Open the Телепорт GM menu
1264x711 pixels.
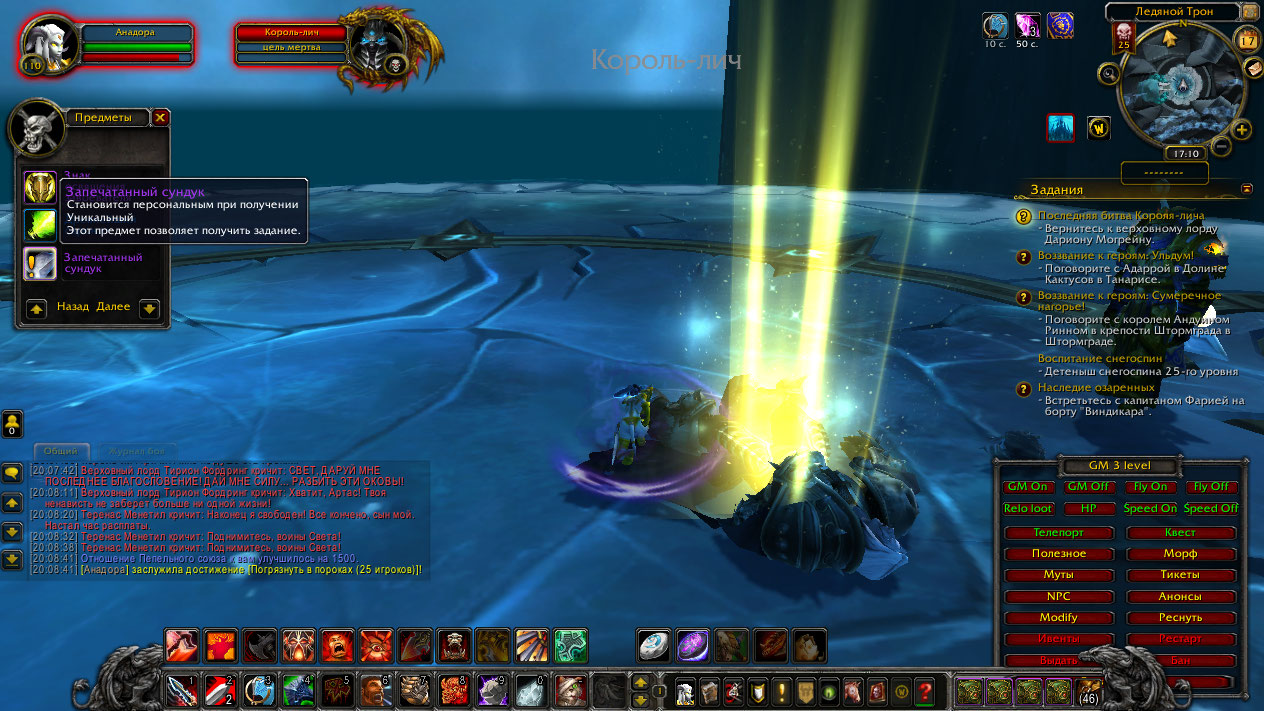coord(1058,533)
